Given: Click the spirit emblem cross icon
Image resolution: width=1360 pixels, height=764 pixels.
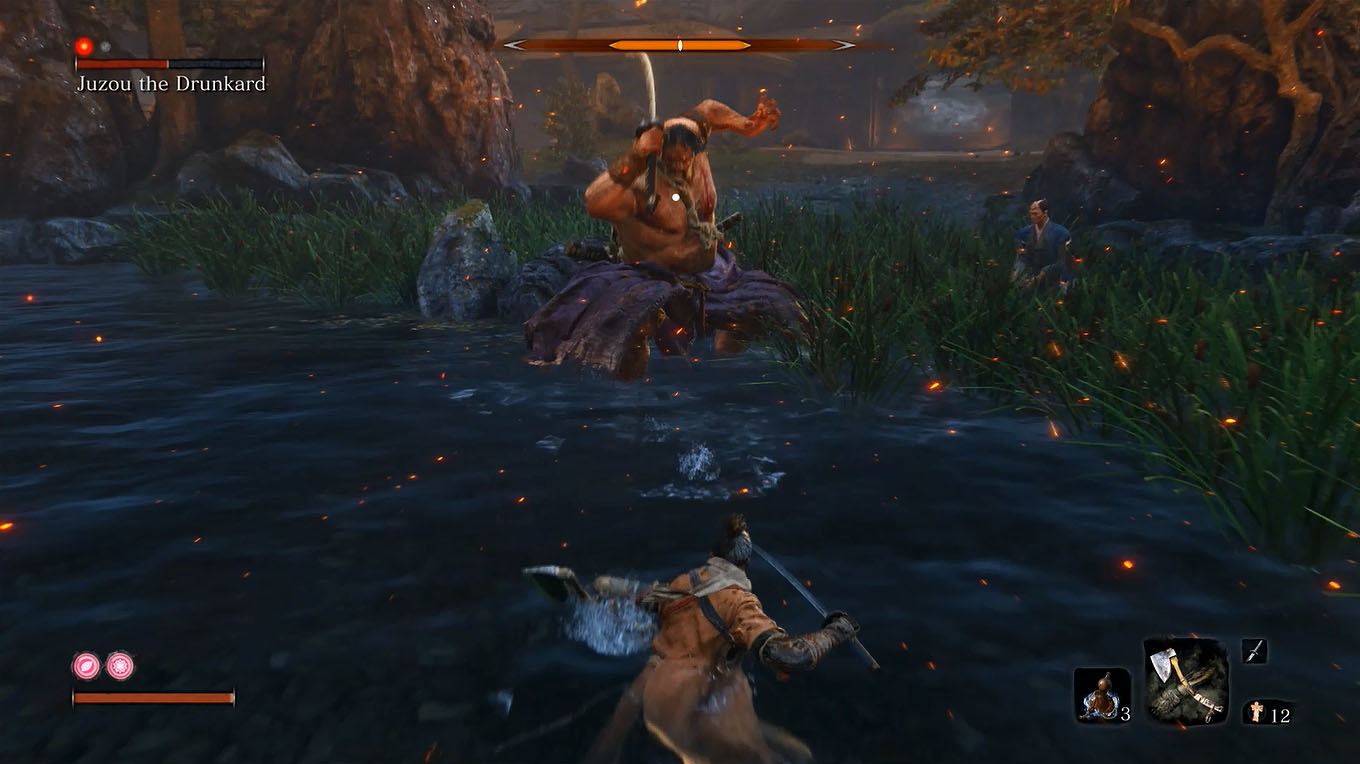Looking at the screenshot, I should coord(1257,709).
